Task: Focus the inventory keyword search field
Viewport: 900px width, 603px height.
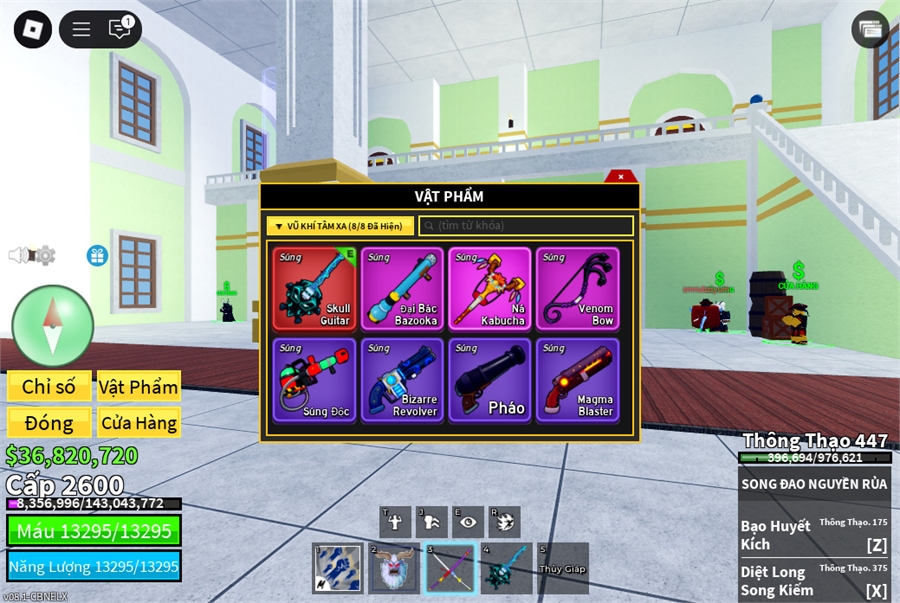Action: pos(526,226)
